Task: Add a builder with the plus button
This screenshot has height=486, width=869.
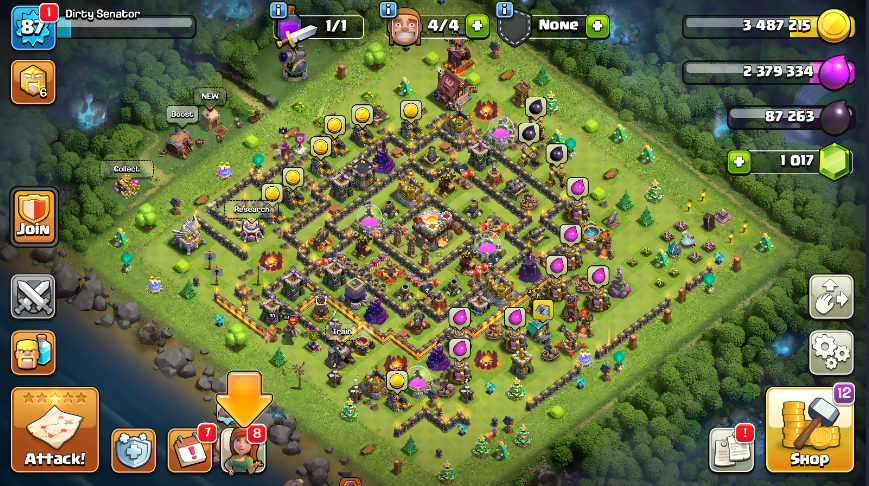Action: point(477,26)
